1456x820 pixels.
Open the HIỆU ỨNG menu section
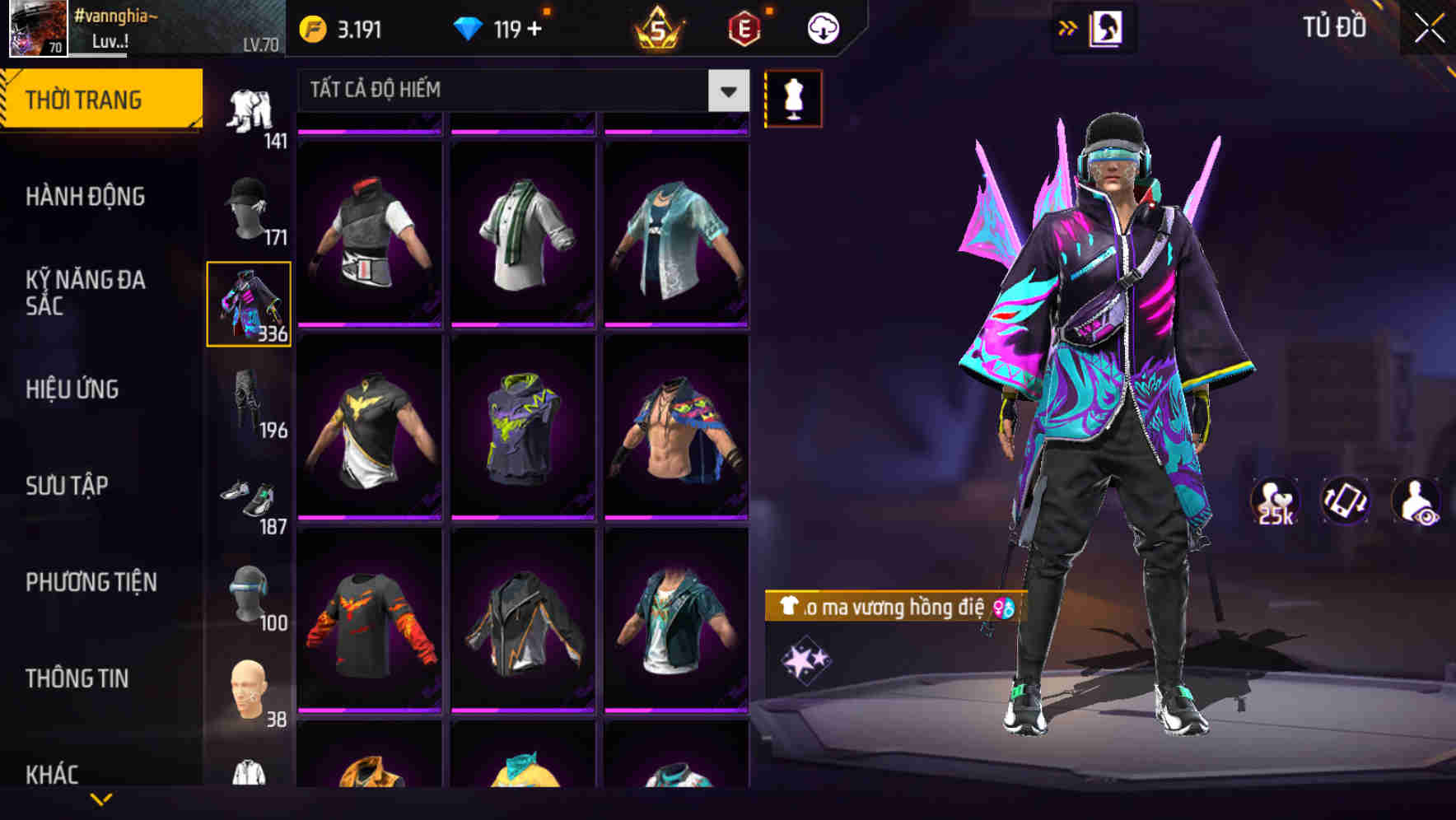pyautogui.click(x=72, y=389)
